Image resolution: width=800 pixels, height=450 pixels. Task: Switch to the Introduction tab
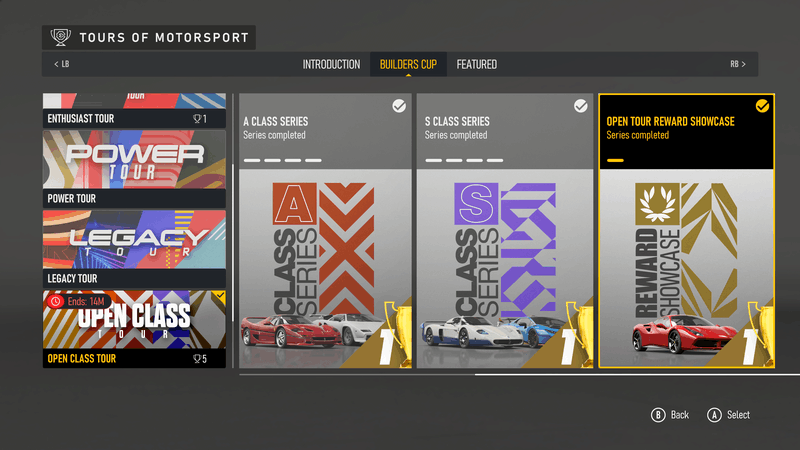(x=331, y=65)
